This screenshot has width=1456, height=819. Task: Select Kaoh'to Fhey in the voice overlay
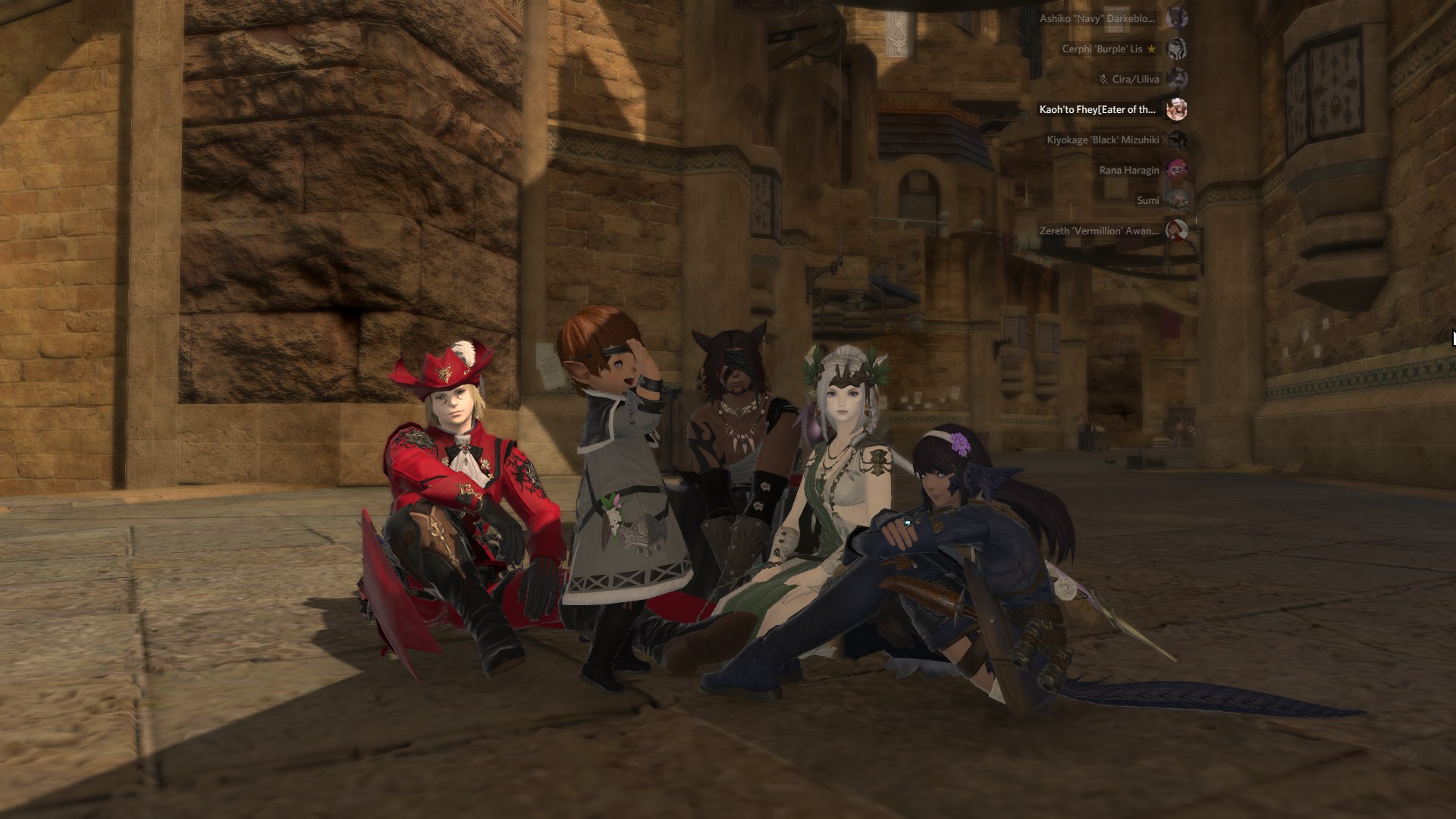point(1097,110)
